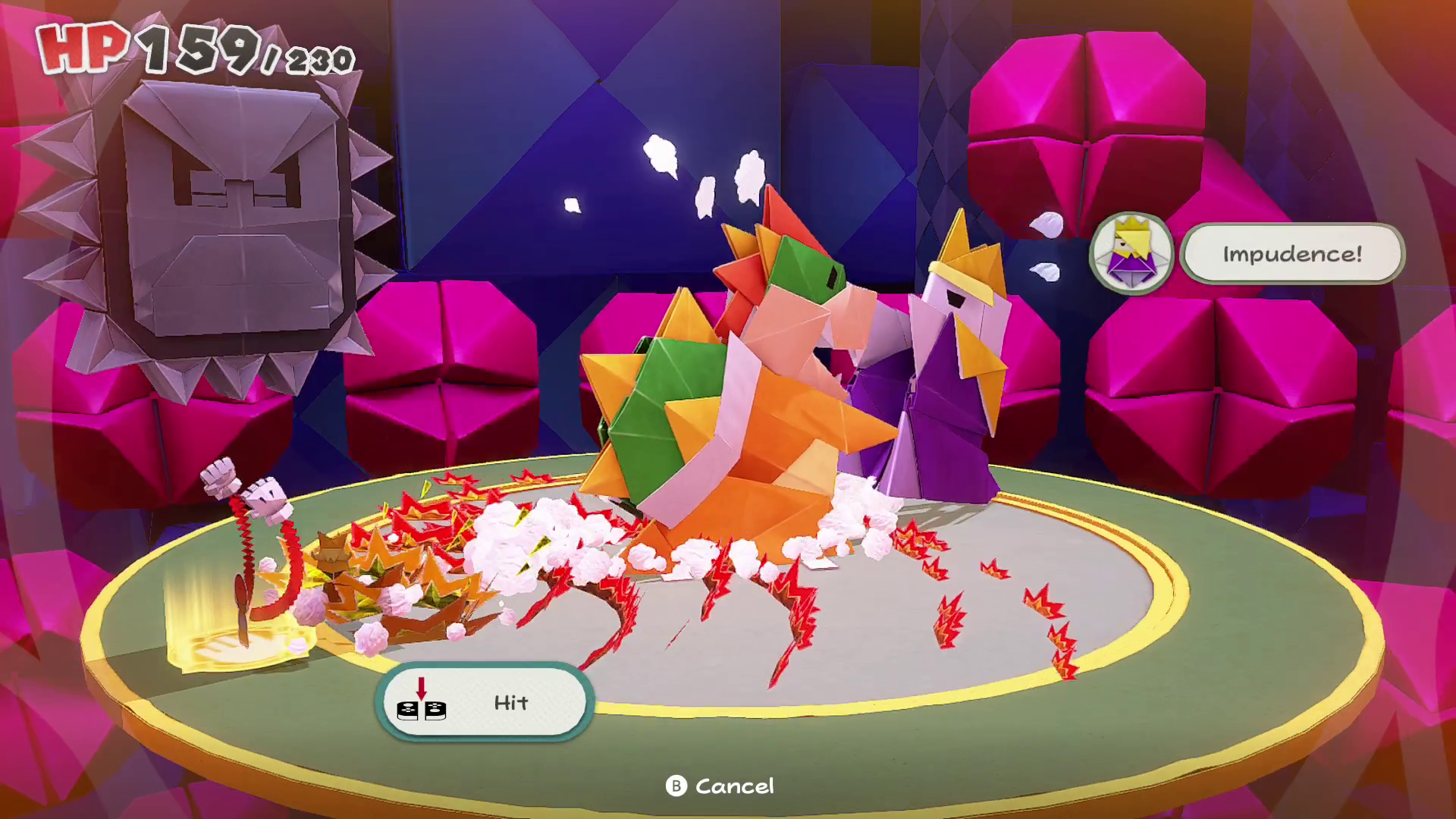
Task: Choose the Cancel option
Action: 720,786
